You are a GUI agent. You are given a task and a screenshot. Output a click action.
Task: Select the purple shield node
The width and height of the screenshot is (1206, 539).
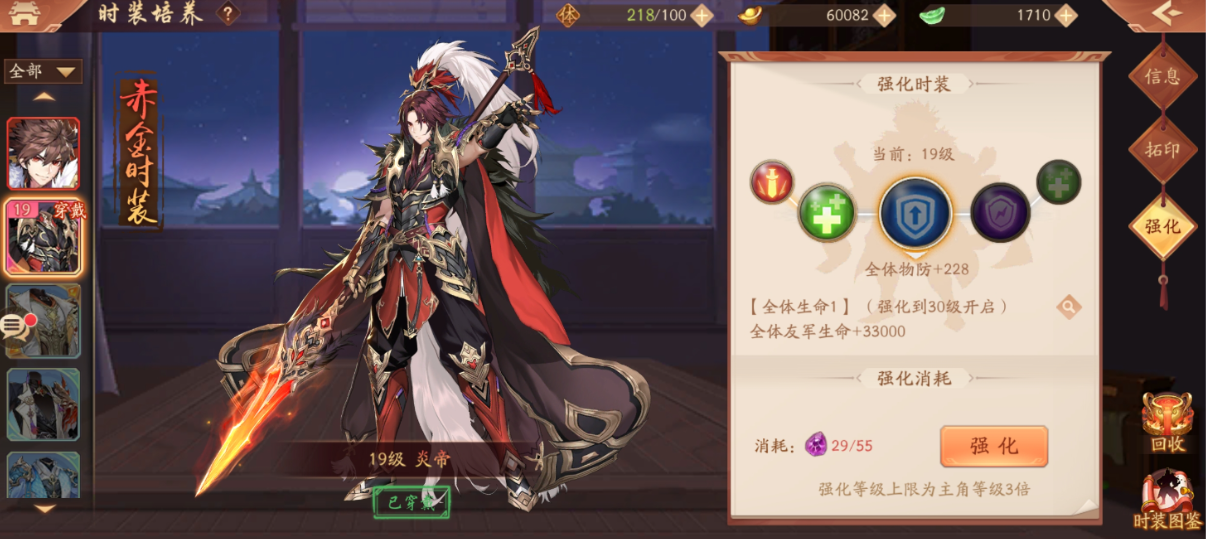click(999, 212)
